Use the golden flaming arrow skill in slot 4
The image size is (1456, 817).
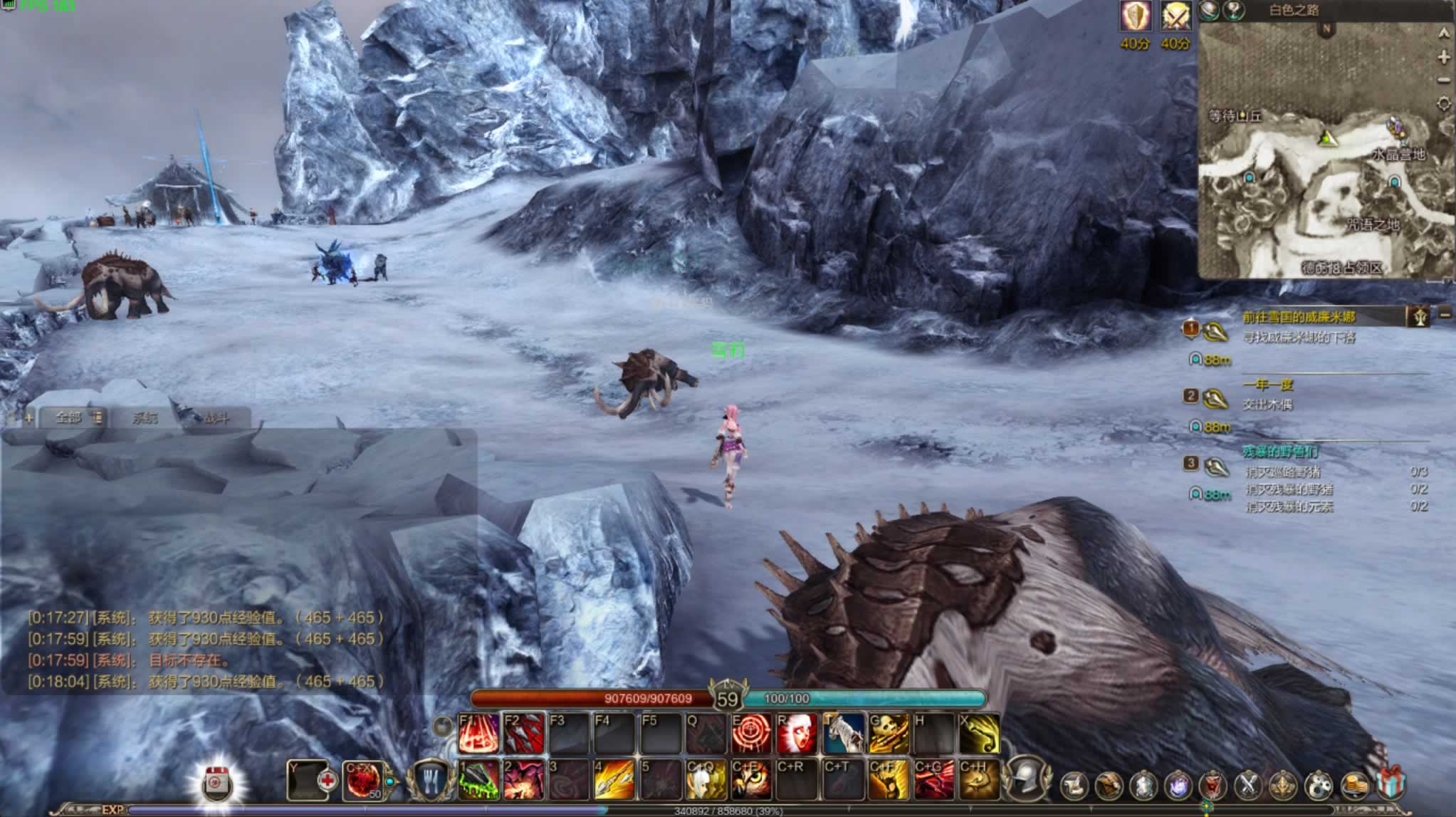click(x=614, y=779)
